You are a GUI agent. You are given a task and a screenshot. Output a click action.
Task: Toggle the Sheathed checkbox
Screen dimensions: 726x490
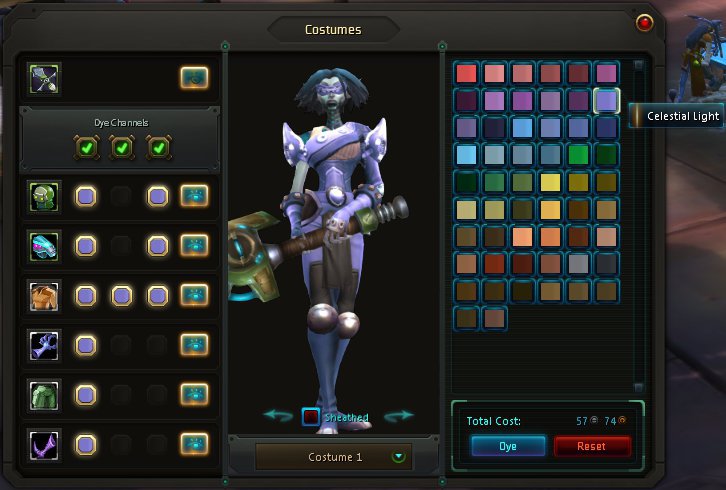click(x=312, y=417)
